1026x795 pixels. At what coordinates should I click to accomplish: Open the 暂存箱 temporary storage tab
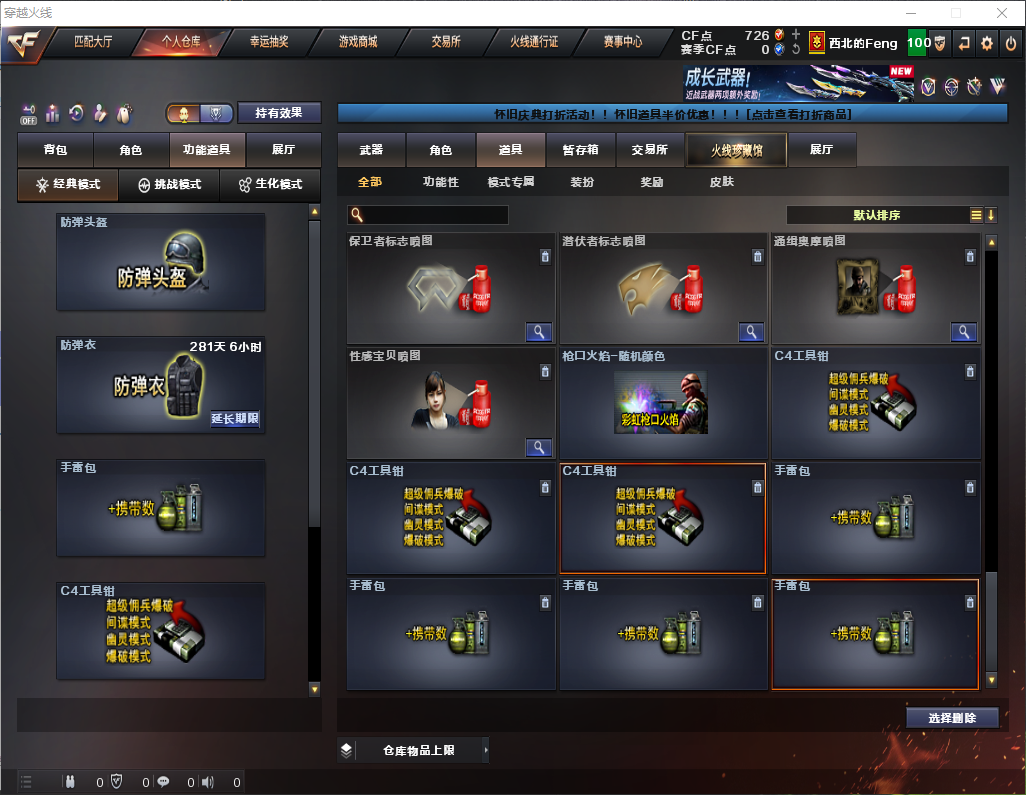[580, 150]
